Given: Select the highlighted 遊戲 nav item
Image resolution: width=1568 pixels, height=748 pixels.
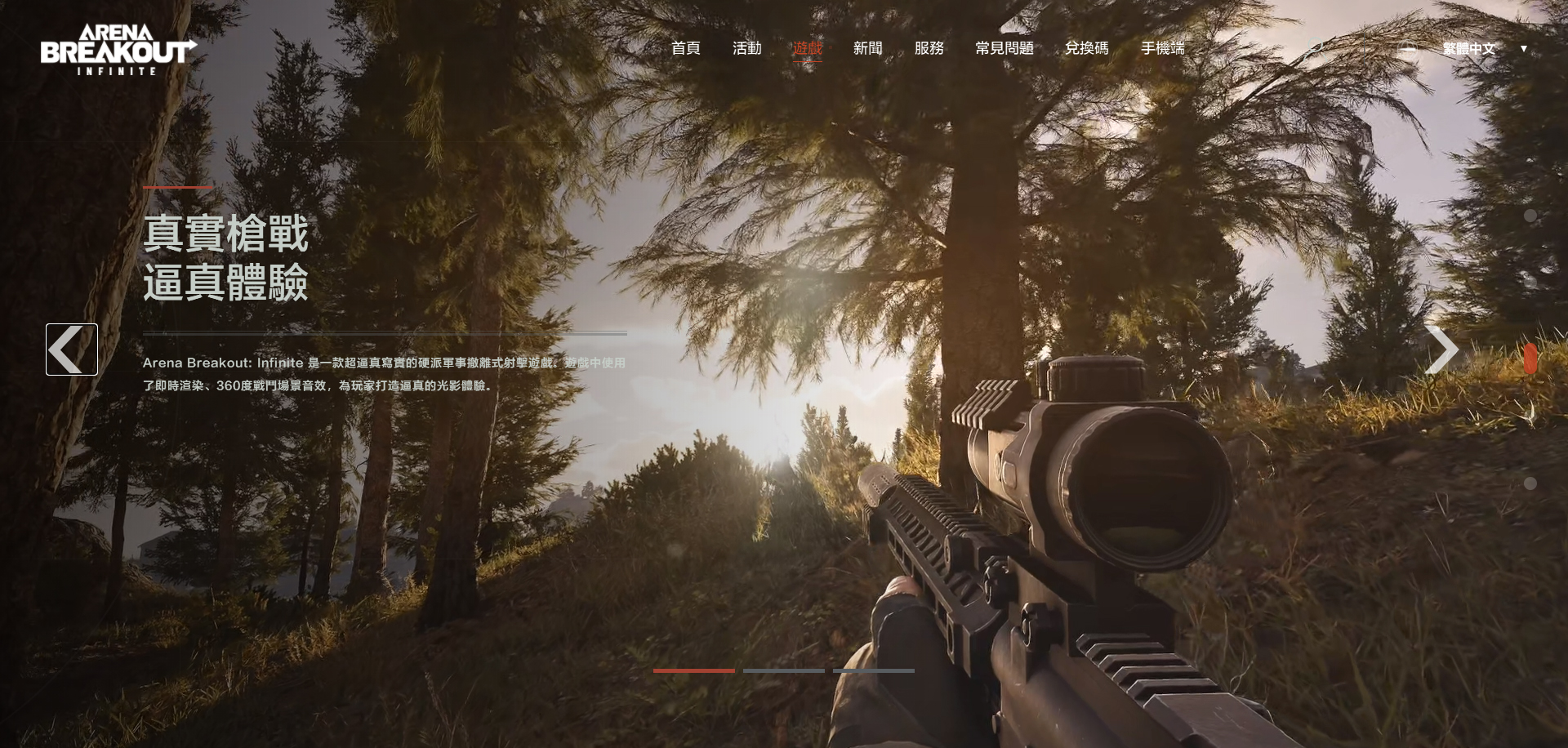Looking at the screenshot, I should 807,48.
